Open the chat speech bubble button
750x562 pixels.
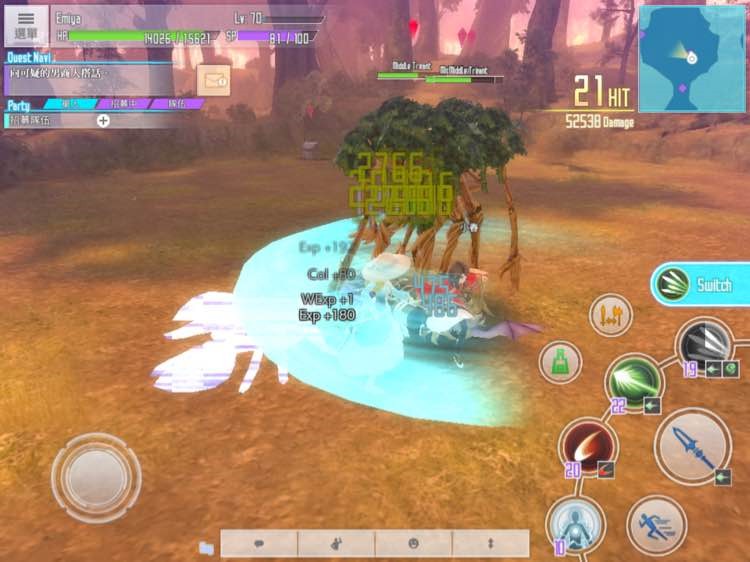[259, 544]
